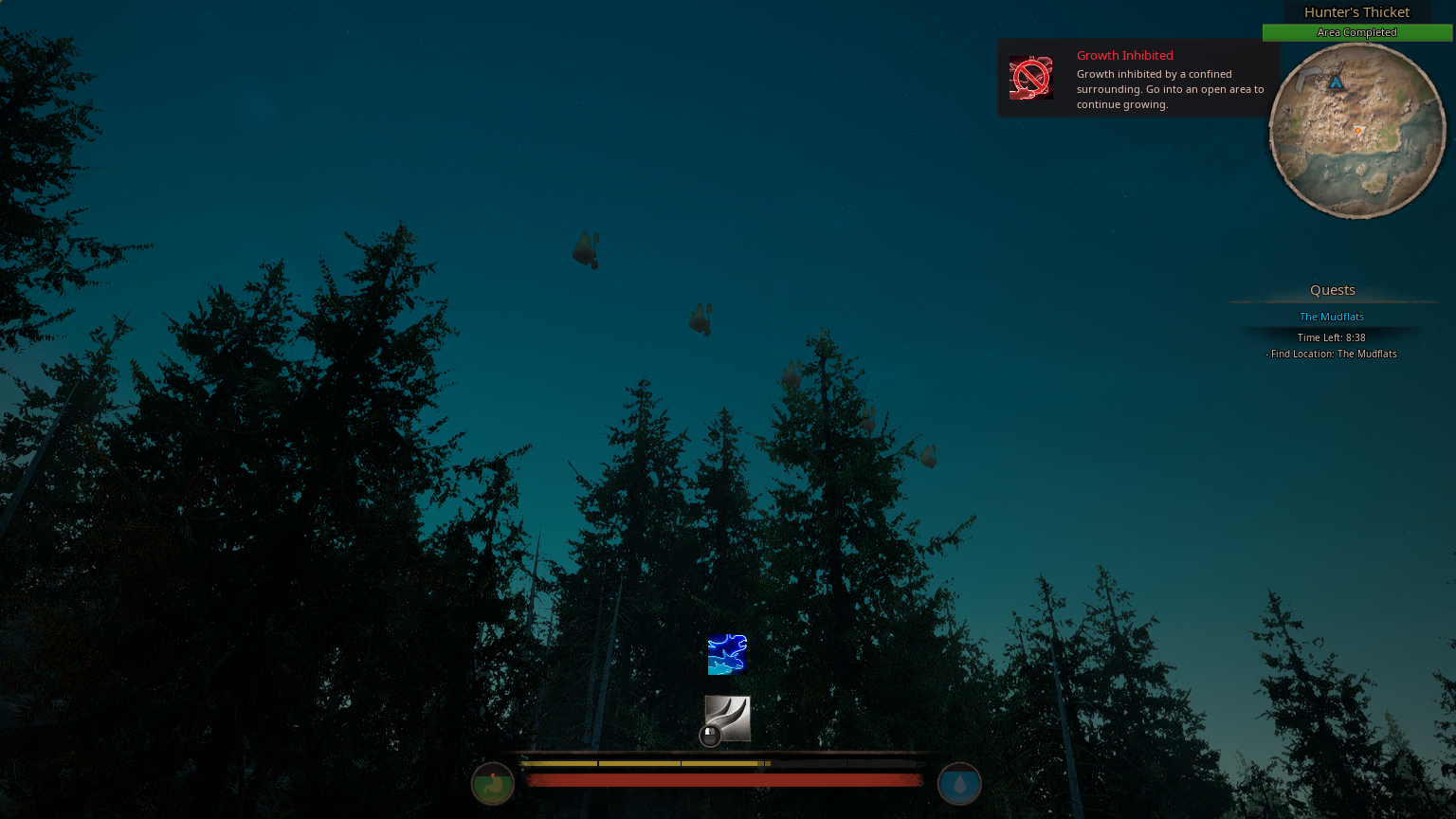
Task: Click the water droplet thirst orb
Action: (x=959, y=783)
